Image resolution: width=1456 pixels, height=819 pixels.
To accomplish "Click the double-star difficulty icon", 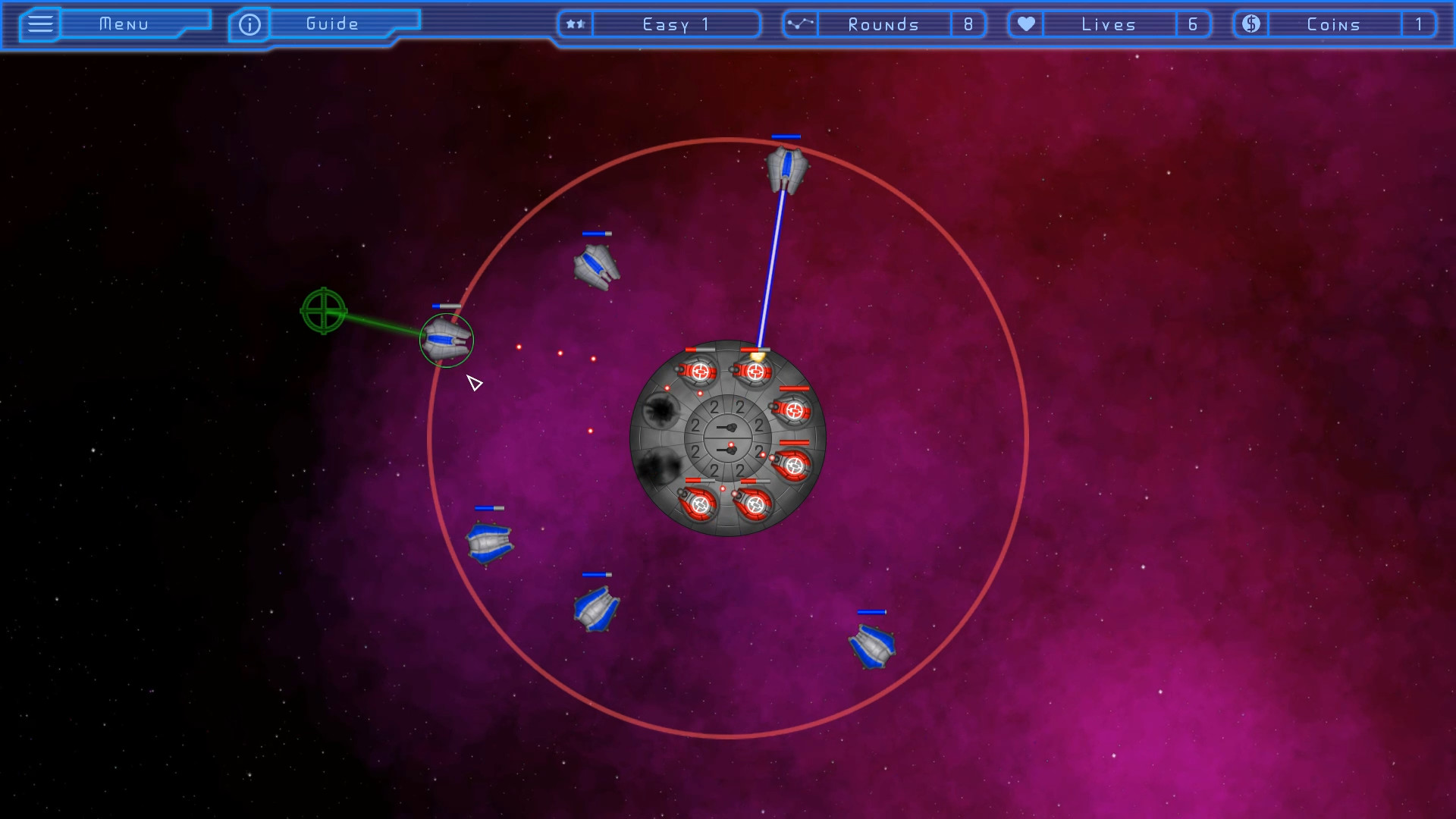I will point(575,24).
